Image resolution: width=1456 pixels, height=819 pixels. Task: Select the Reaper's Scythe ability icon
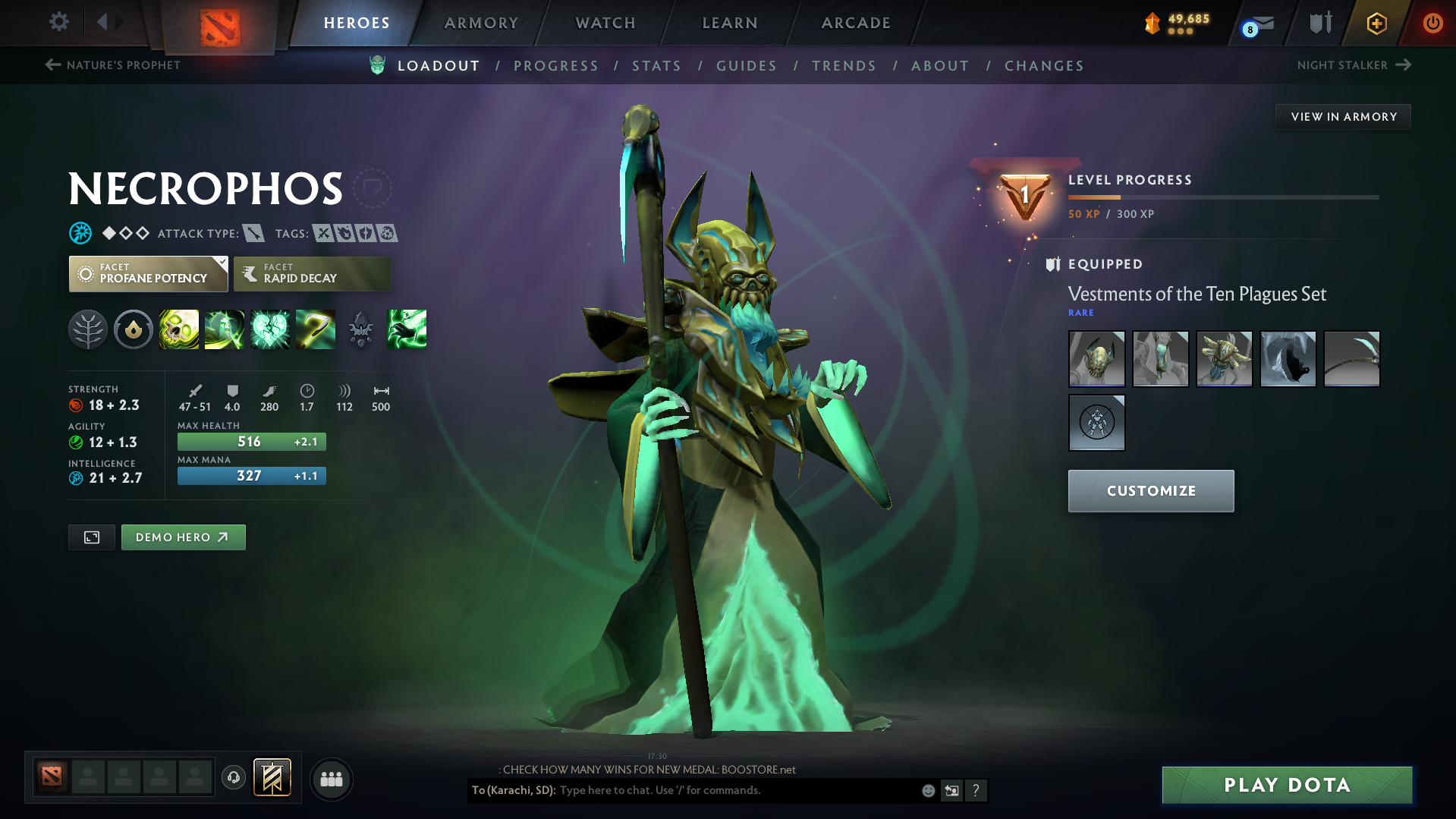(316, 329)
